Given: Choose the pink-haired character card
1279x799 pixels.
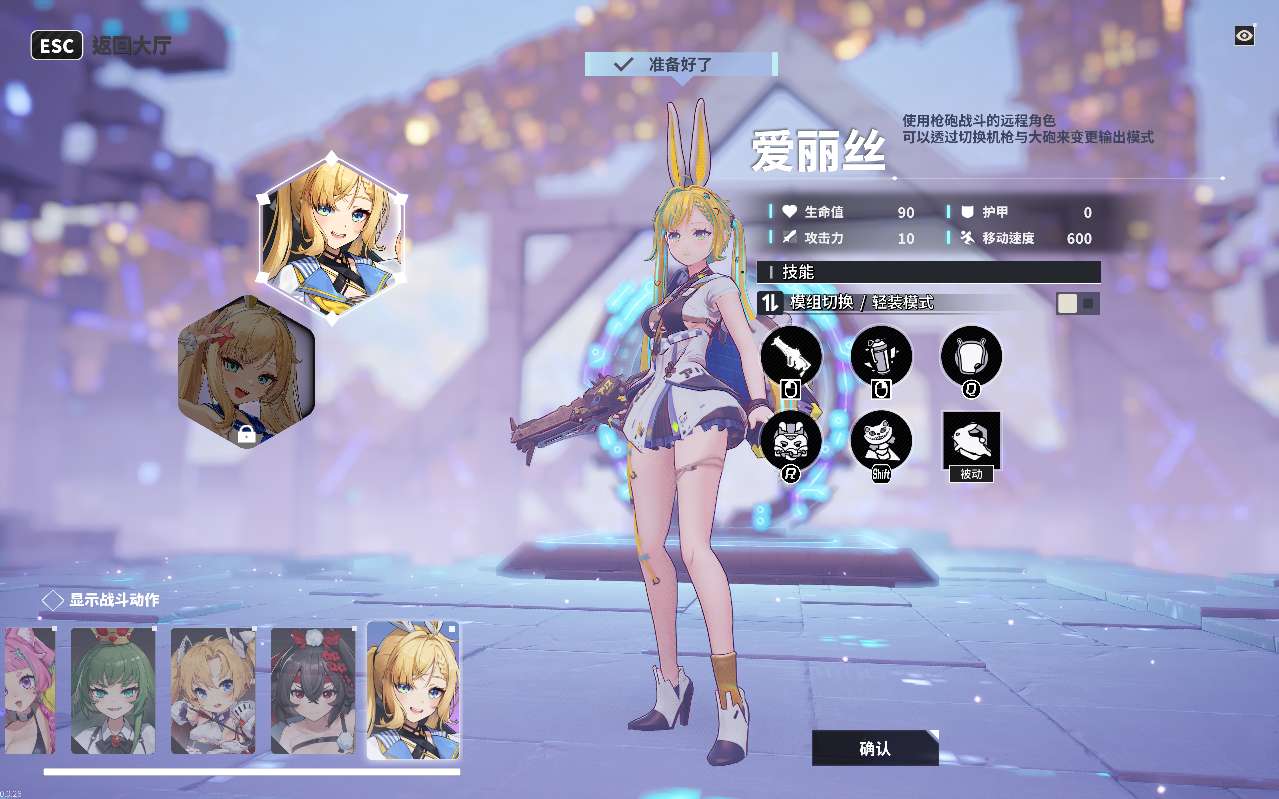Looking at the screenshot, I should [x=28, y=690].
